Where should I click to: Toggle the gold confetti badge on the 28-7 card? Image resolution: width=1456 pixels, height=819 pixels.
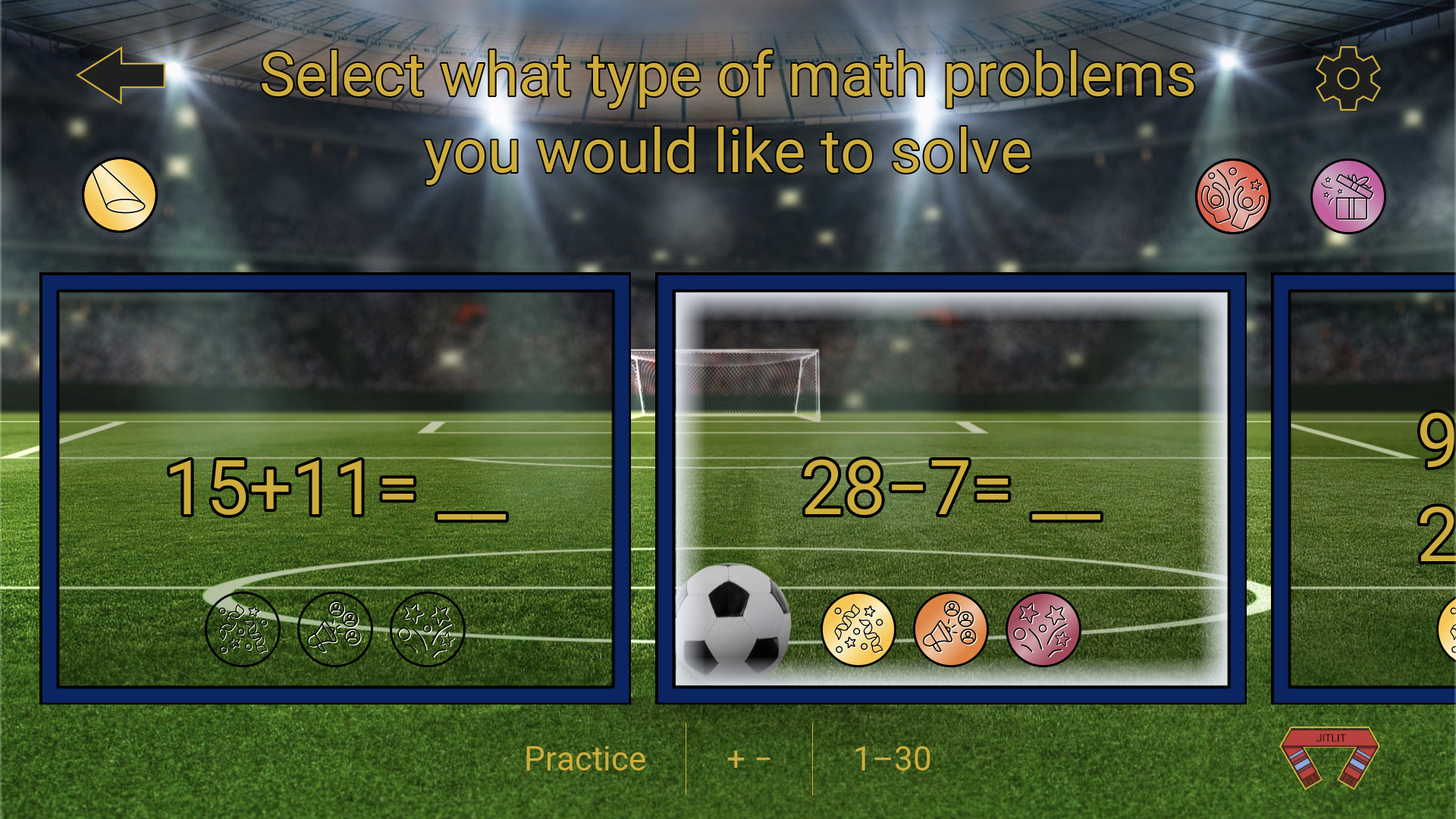[857, 630]
